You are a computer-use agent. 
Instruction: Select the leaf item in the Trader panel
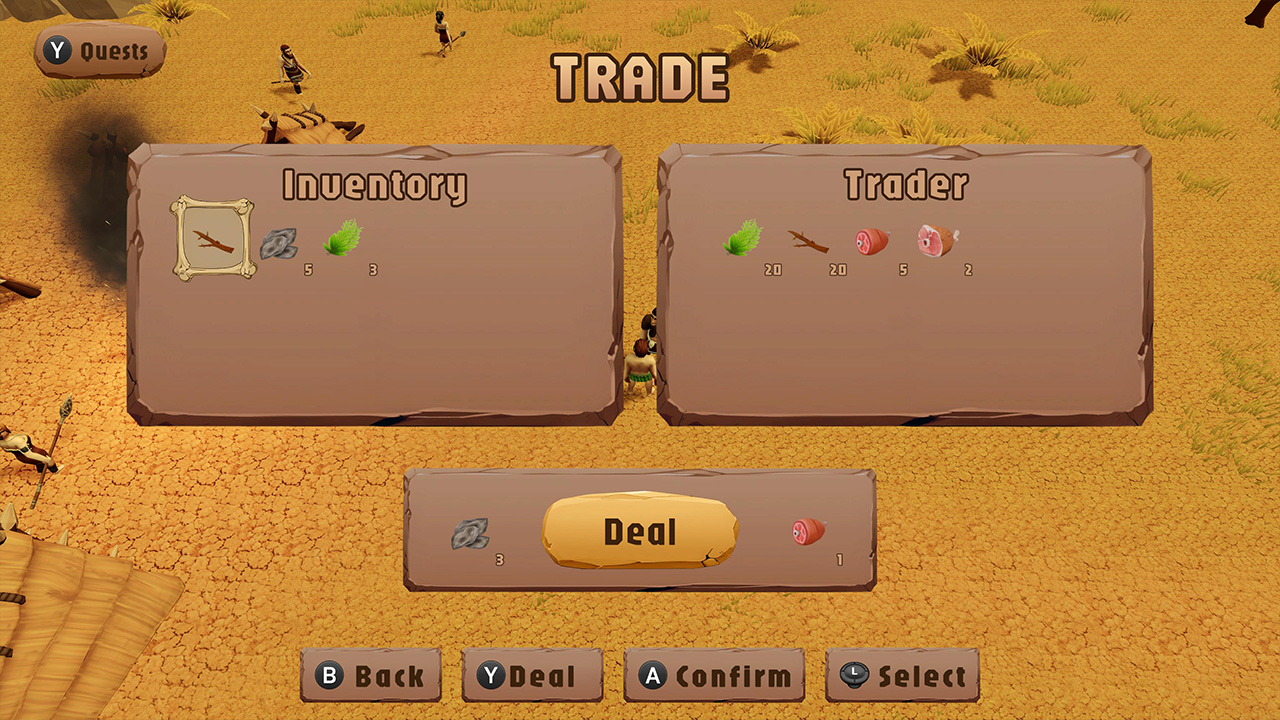(x=742, y=240)
